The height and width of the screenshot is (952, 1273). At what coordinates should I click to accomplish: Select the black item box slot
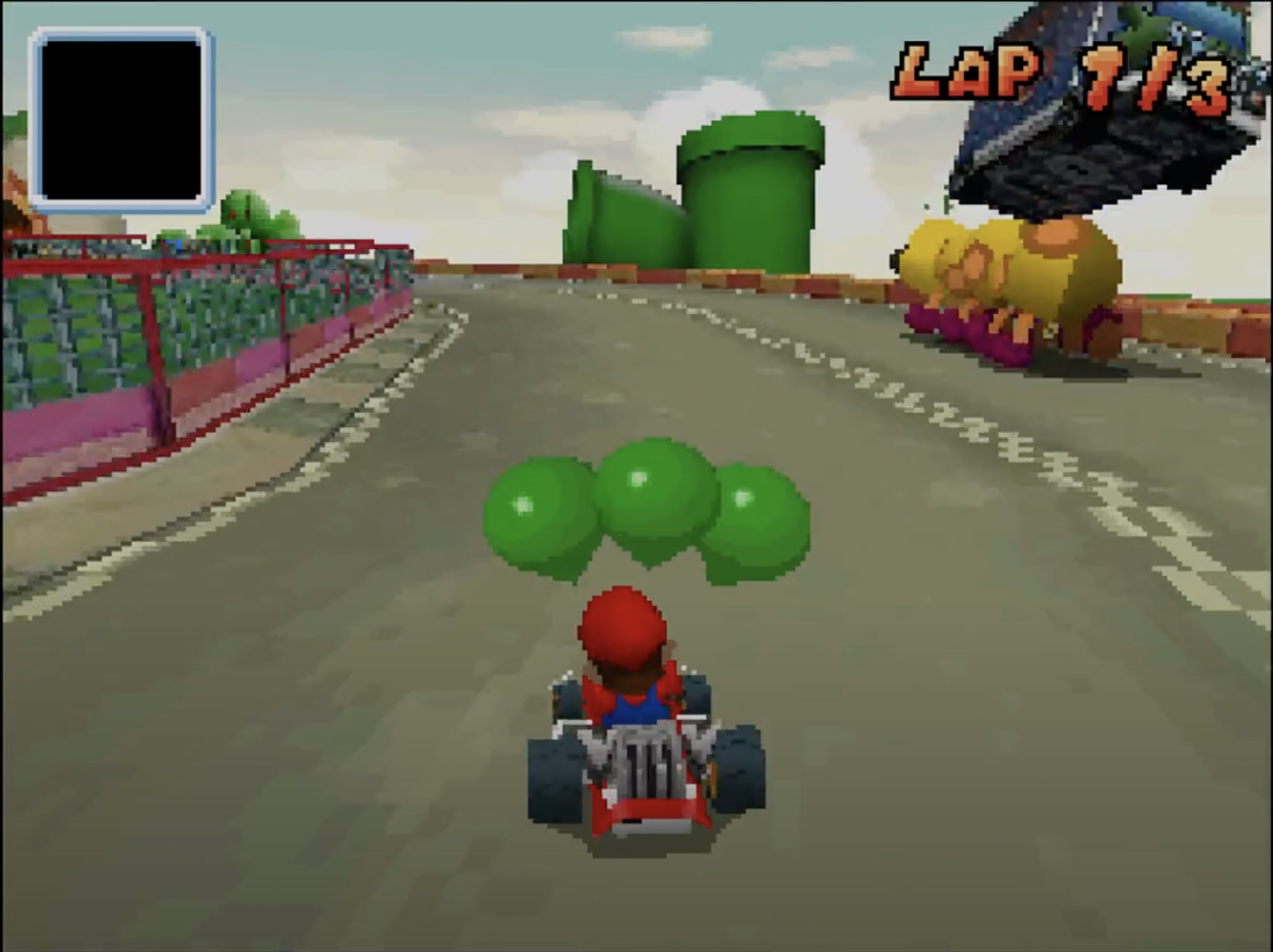122,117
